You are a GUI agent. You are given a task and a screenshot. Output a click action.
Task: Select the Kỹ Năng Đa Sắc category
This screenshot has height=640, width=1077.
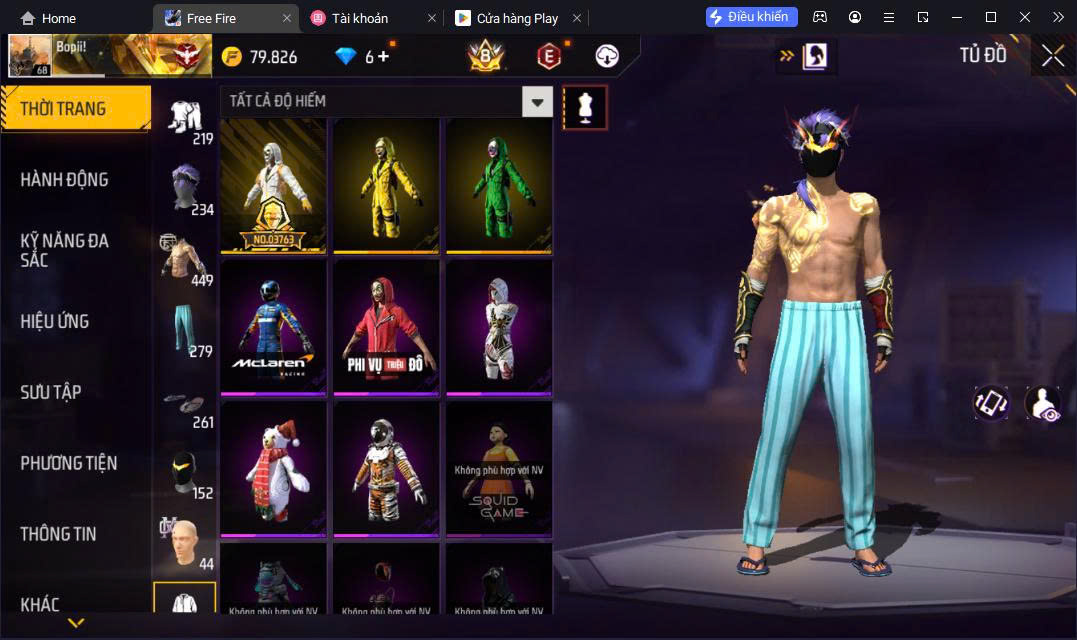tap(64, 250)
